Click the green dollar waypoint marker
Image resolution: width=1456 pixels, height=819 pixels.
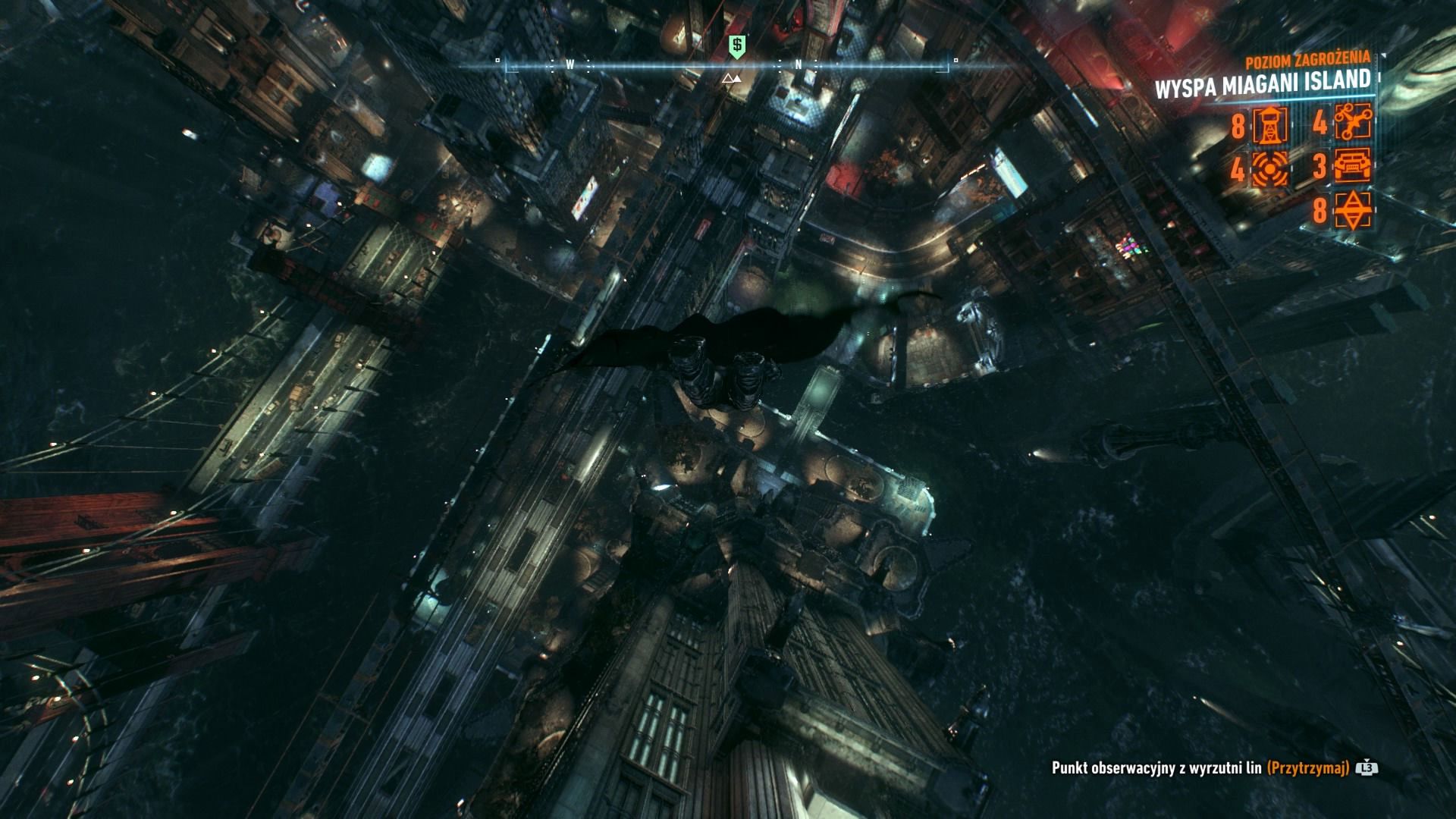click(735, 45)
